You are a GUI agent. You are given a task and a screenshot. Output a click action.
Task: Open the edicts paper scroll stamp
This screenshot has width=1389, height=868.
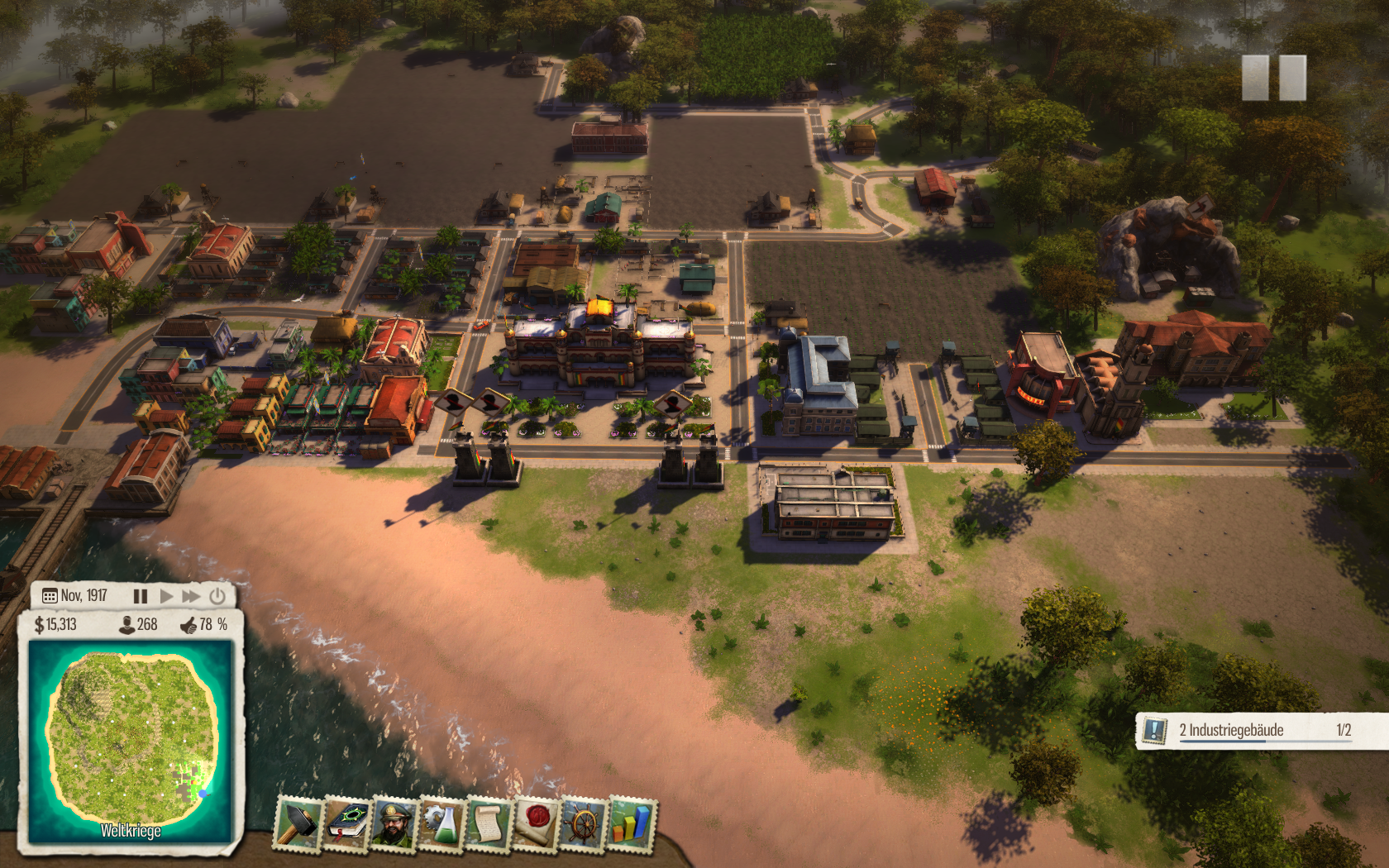pyautogui.click(x=489, y=824)
